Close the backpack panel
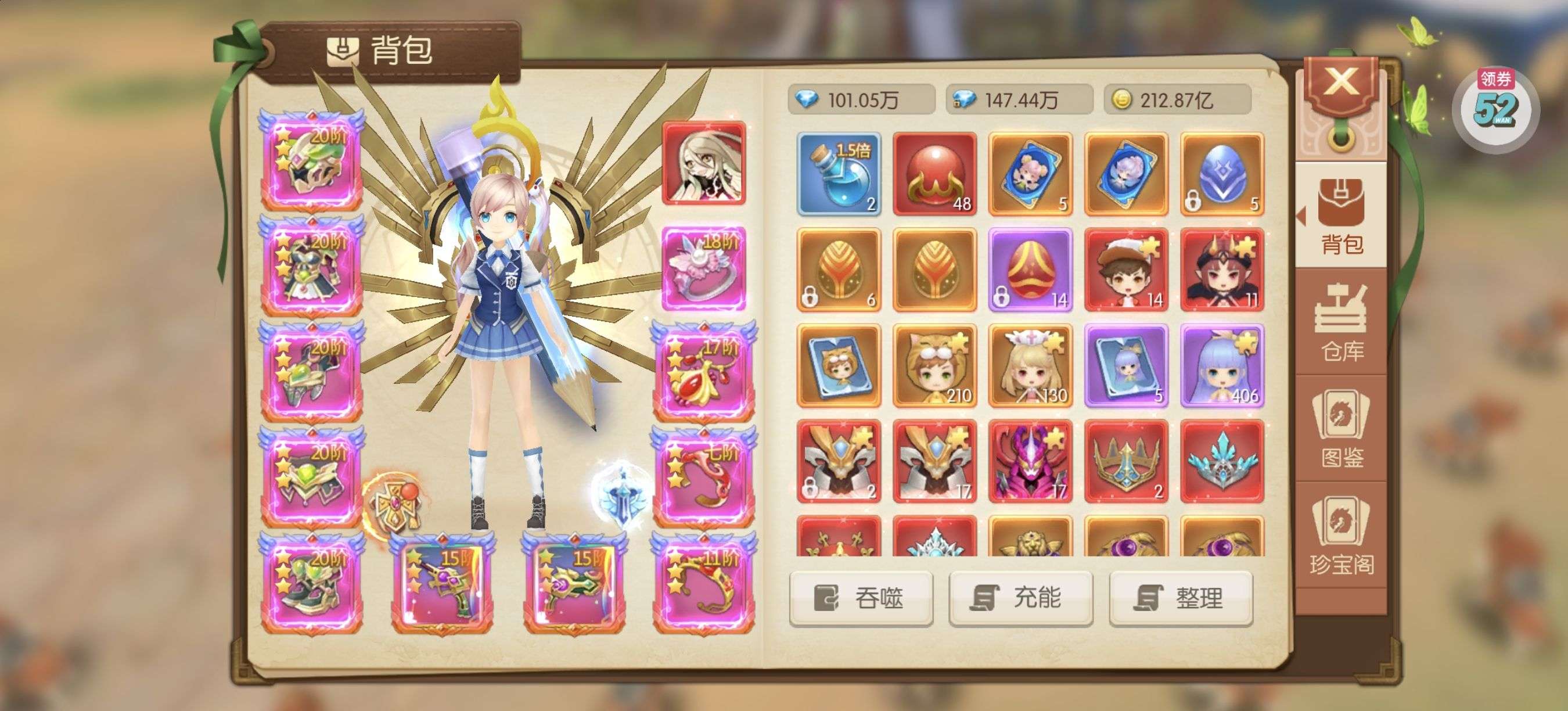1568x711 pixels. coord(1340,84)
